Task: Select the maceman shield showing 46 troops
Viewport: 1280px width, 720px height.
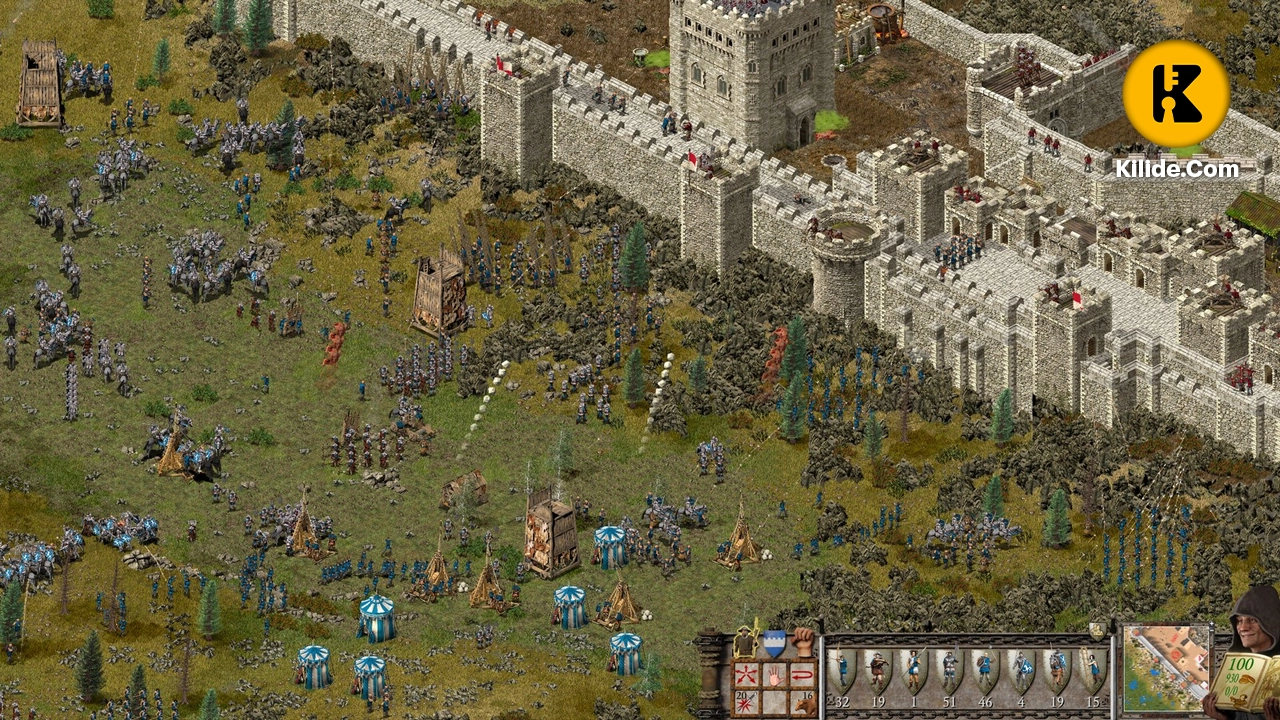Action: pyautogui.click(x=984, y=667)
